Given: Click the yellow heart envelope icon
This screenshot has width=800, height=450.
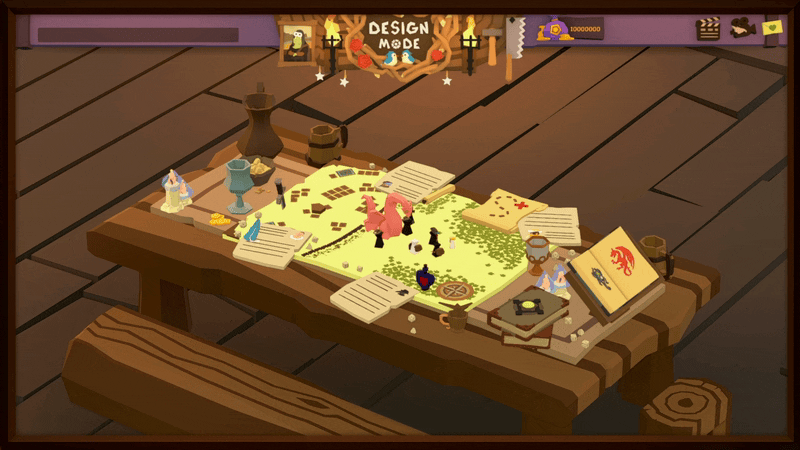Looking at the screenshot, I should (771, 28).
